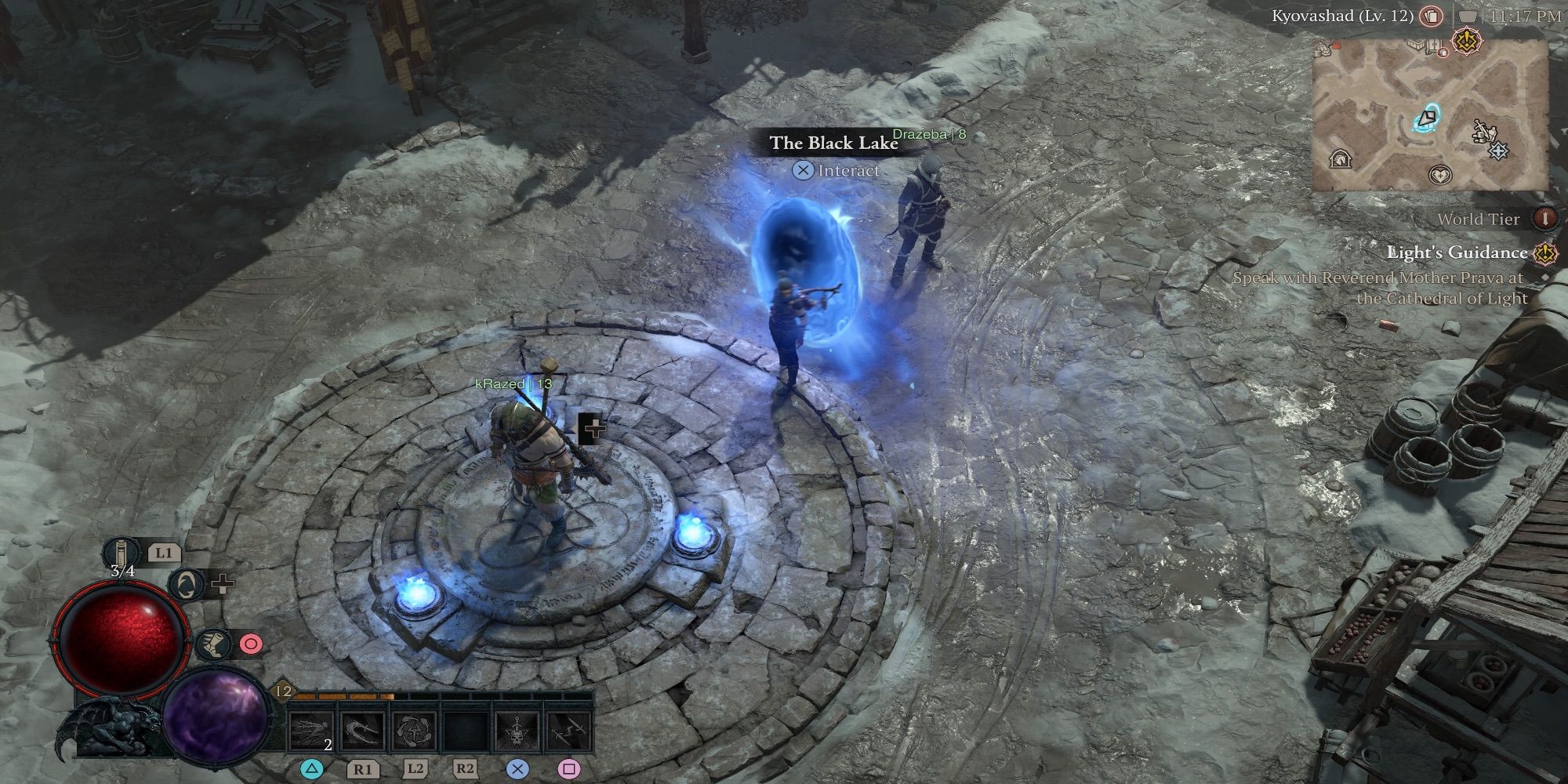Select the stable horse icon on minimap
The image size is (1568, 784).
(1341, 157)
